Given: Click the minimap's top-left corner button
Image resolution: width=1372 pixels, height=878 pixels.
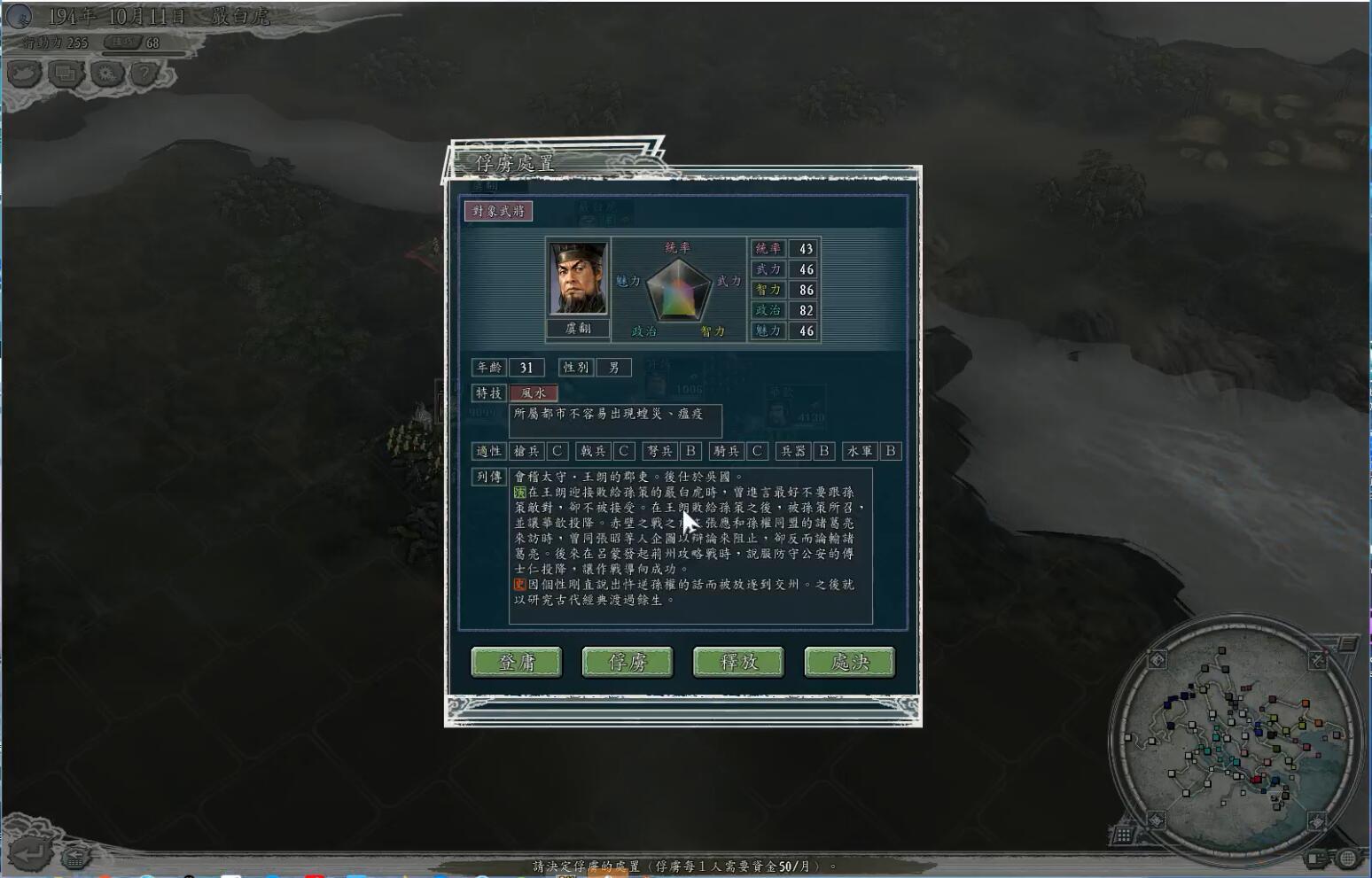Looking at the screenshot, I should (1158, 659).
